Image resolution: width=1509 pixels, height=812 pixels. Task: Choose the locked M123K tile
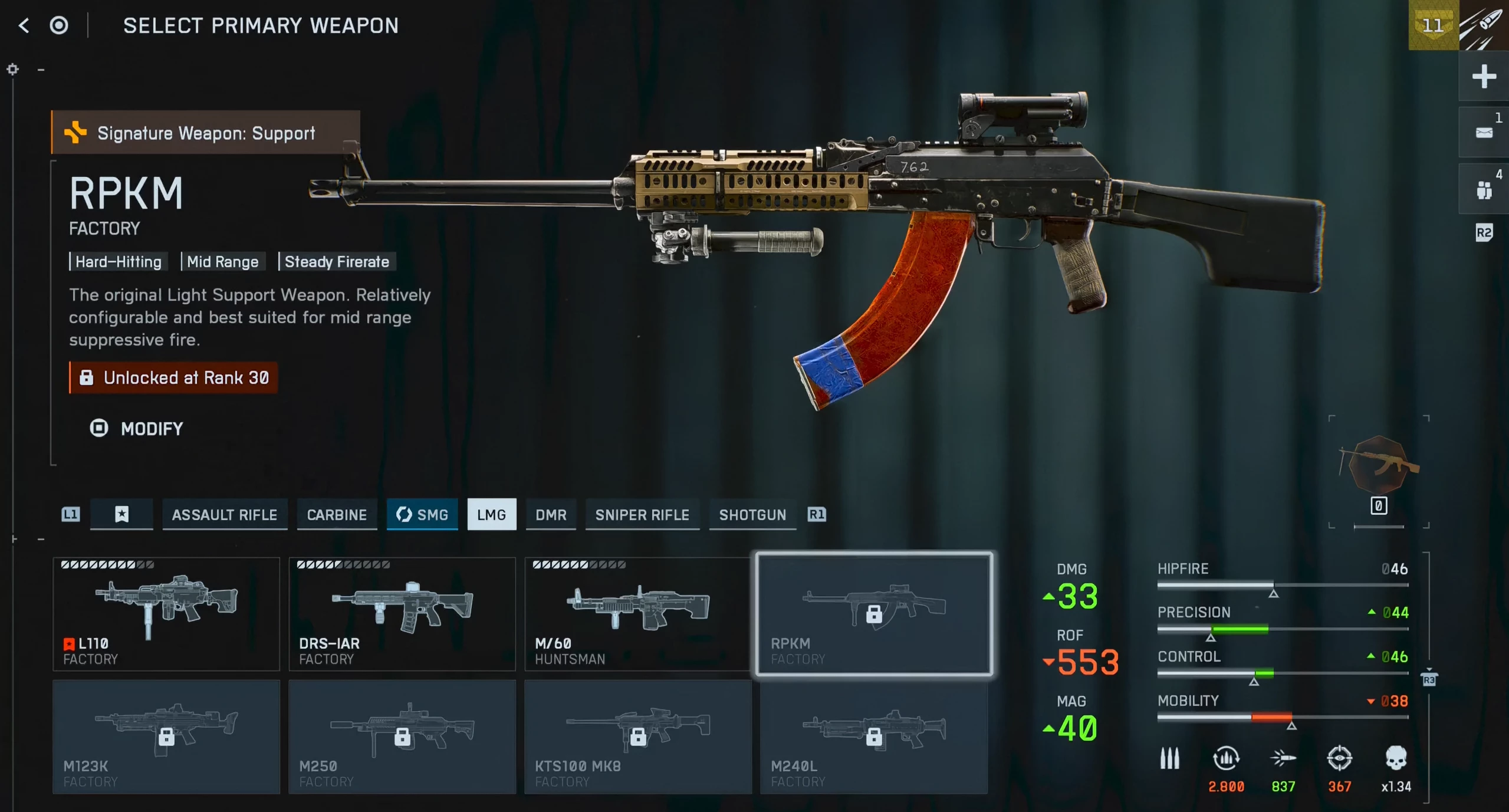coord(166,736)
